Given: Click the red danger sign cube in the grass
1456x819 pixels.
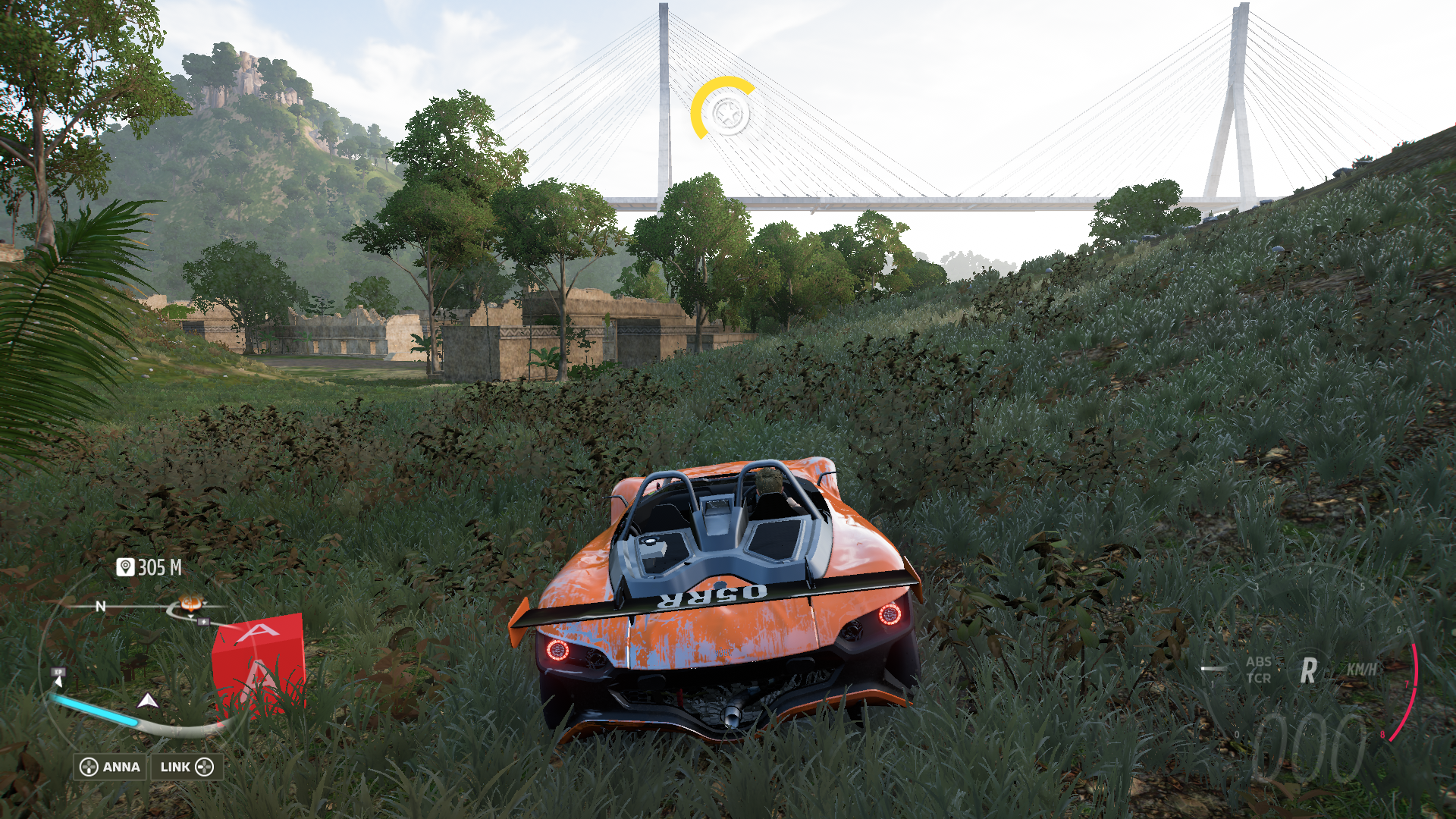Looking at the screenshot, I should pos(259,659).
